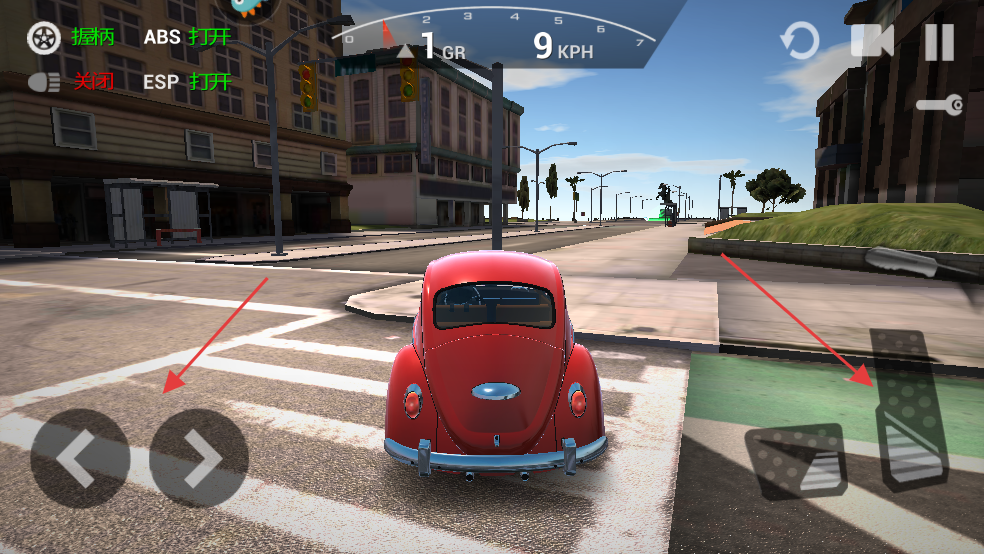Viewport: 984px width, 554px height.
Task: Pause the game
Action: [x=939, y=42]
